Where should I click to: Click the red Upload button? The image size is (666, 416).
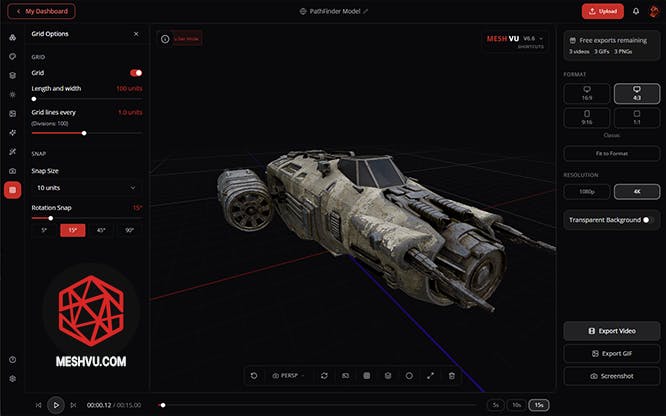point(602,11)
